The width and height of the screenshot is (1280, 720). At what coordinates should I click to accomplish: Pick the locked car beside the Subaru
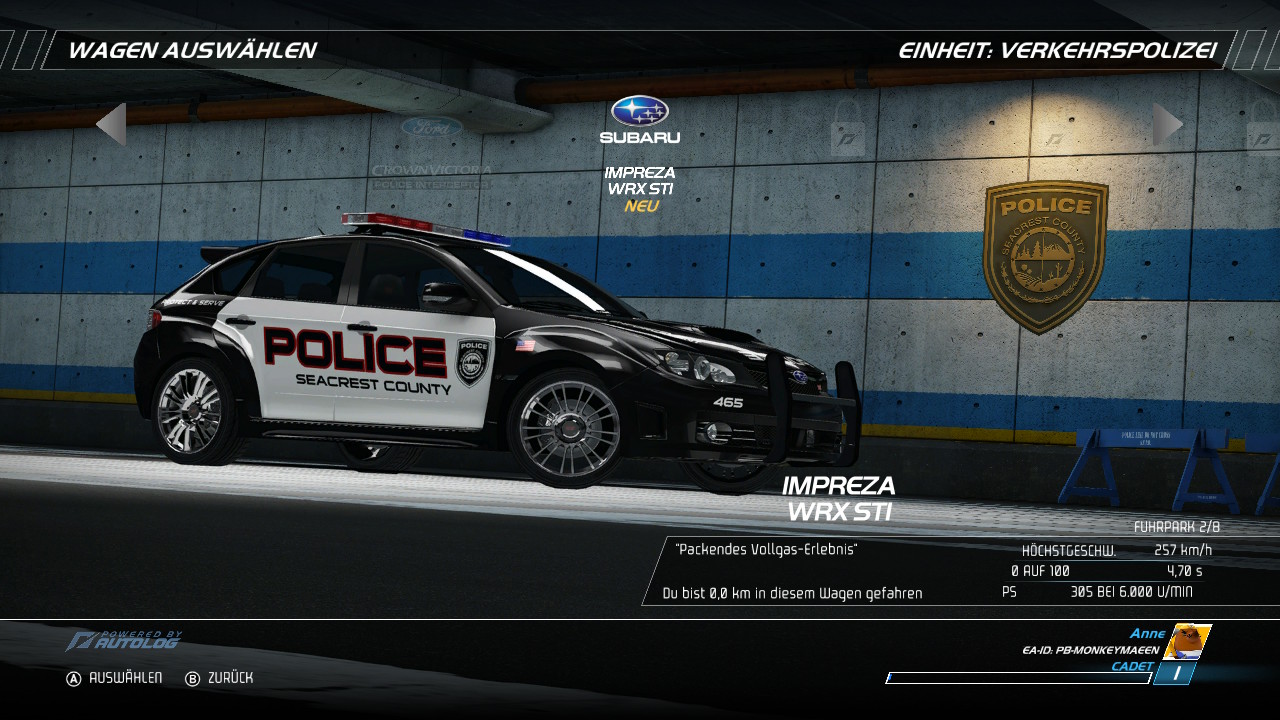[x=847, y=127]
